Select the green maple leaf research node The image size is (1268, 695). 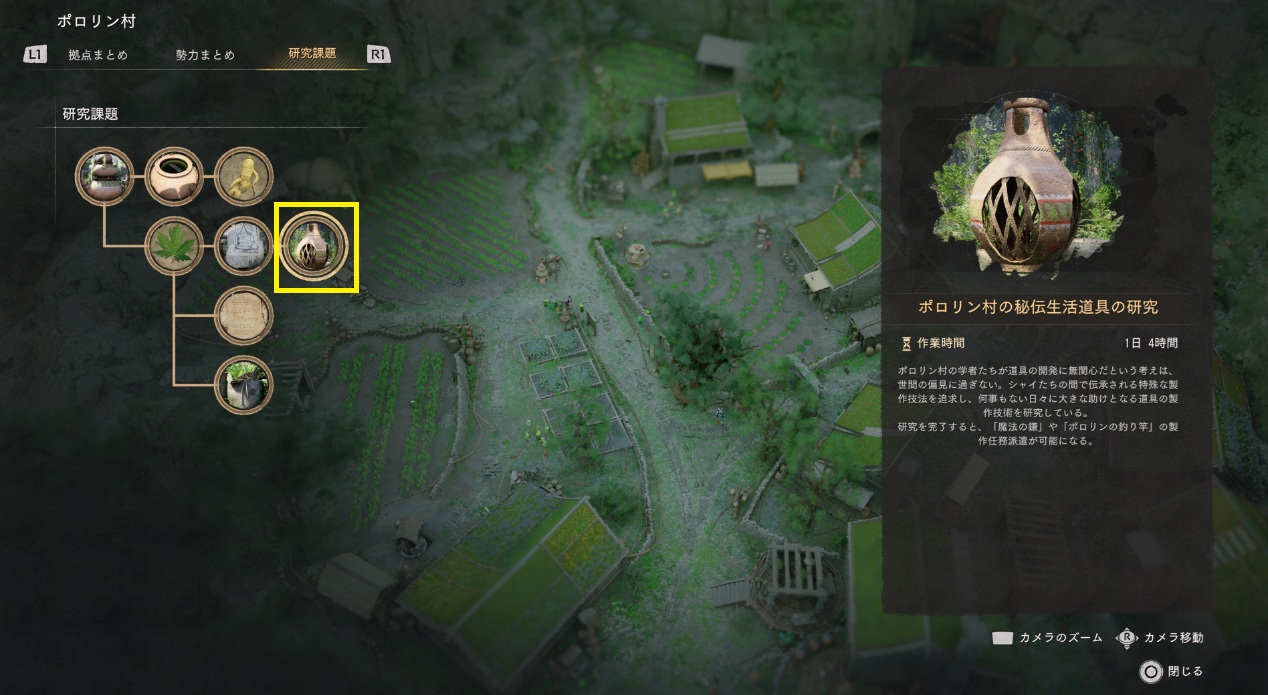tap(175, 246)
